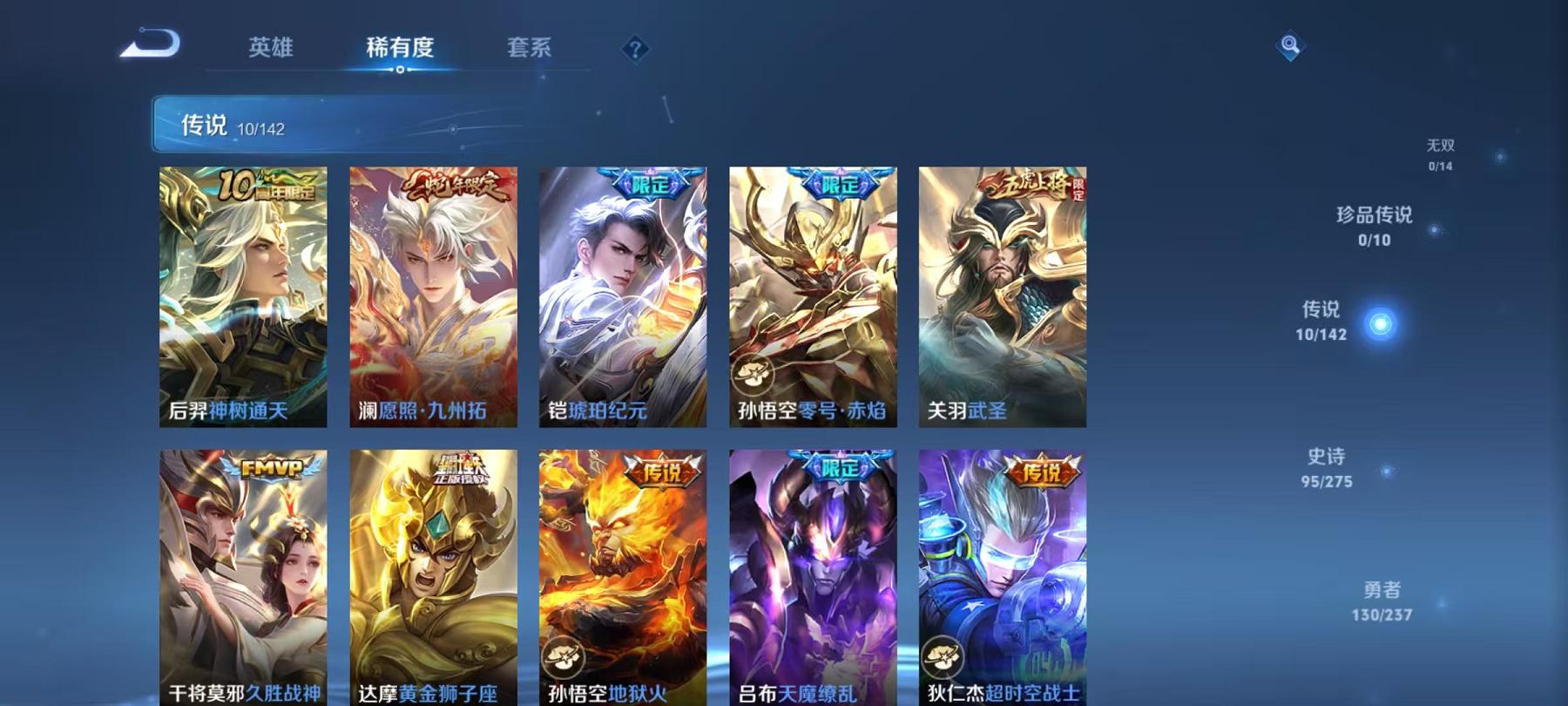This screenshot has height=706, width=1568.
Task: Switch to the 英雄 tab
Action: [270, 50]
